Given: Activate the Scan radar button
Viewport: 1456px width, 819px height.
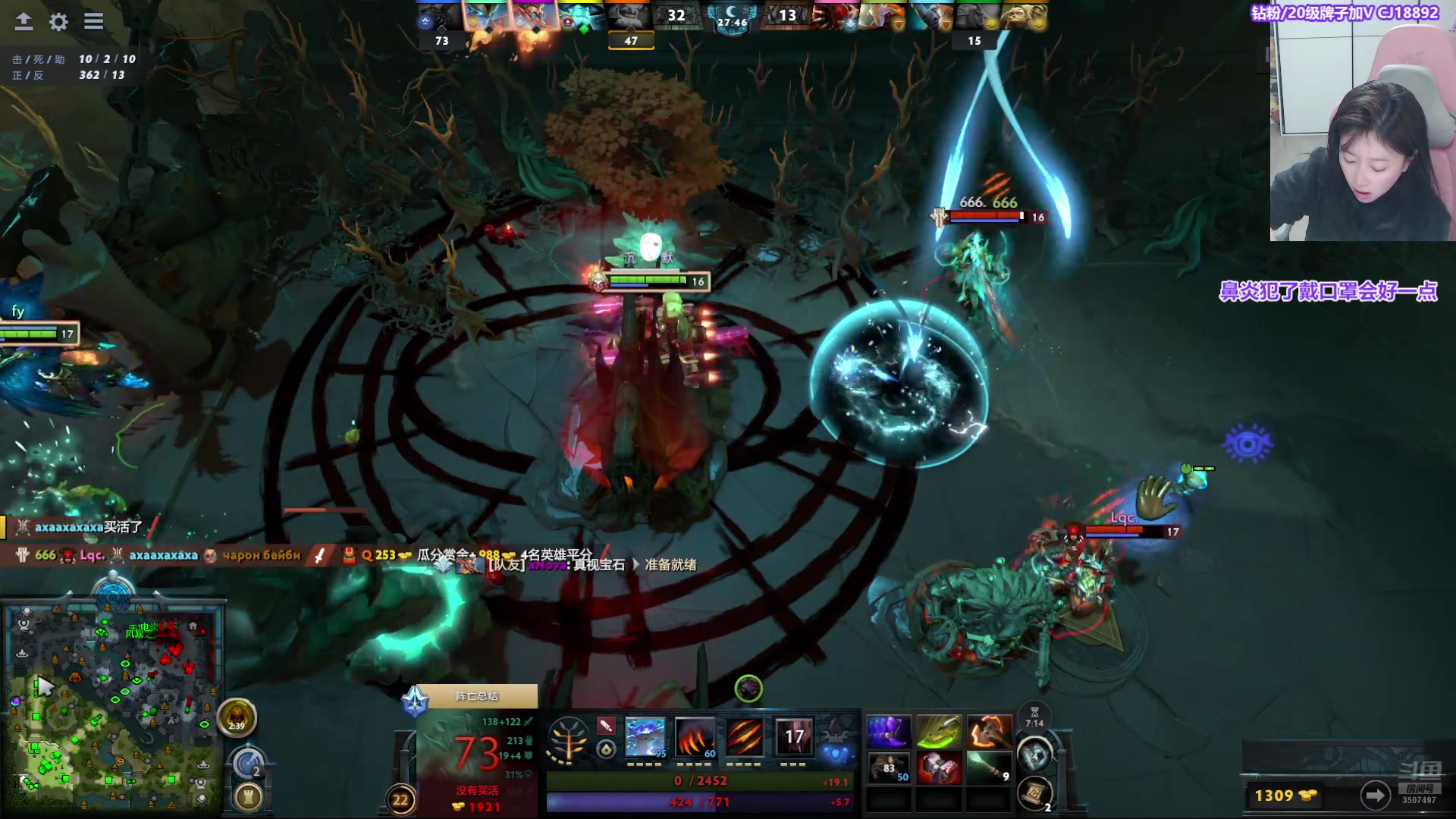Looking at the screenshot, I should [x=247, y=763].
